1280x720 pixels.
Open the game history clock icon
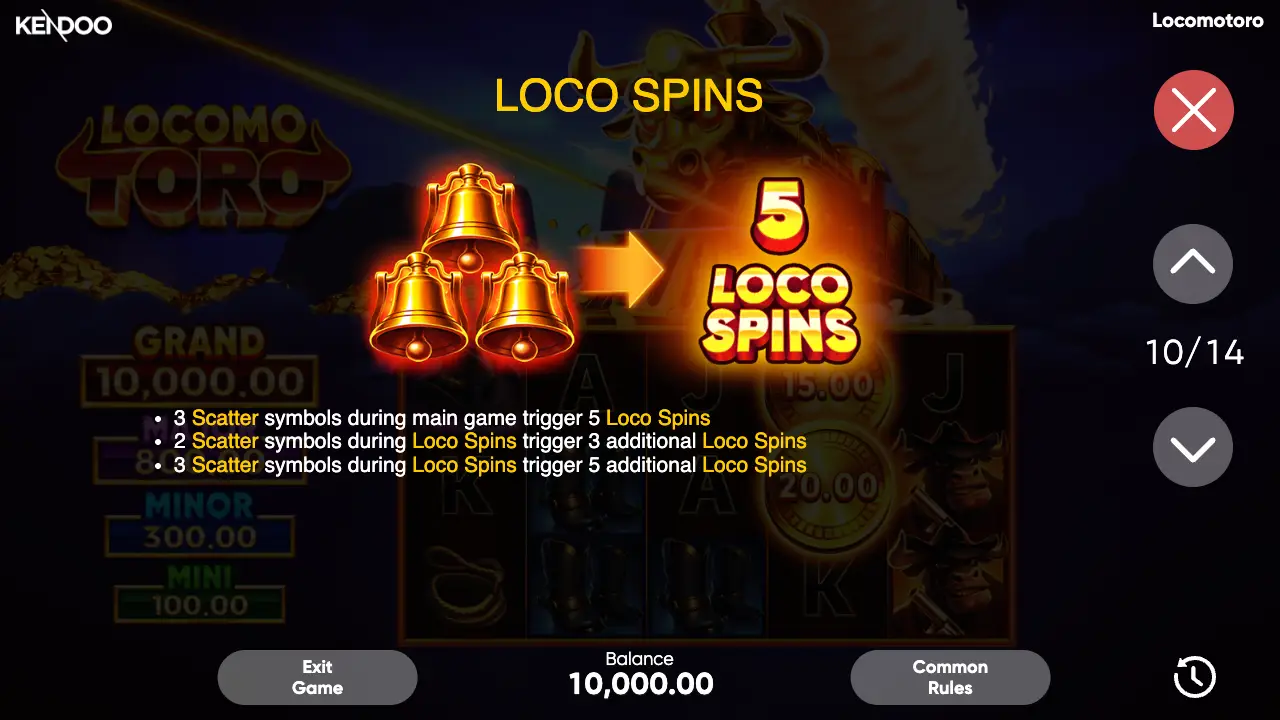click(x=1194, y=677)
